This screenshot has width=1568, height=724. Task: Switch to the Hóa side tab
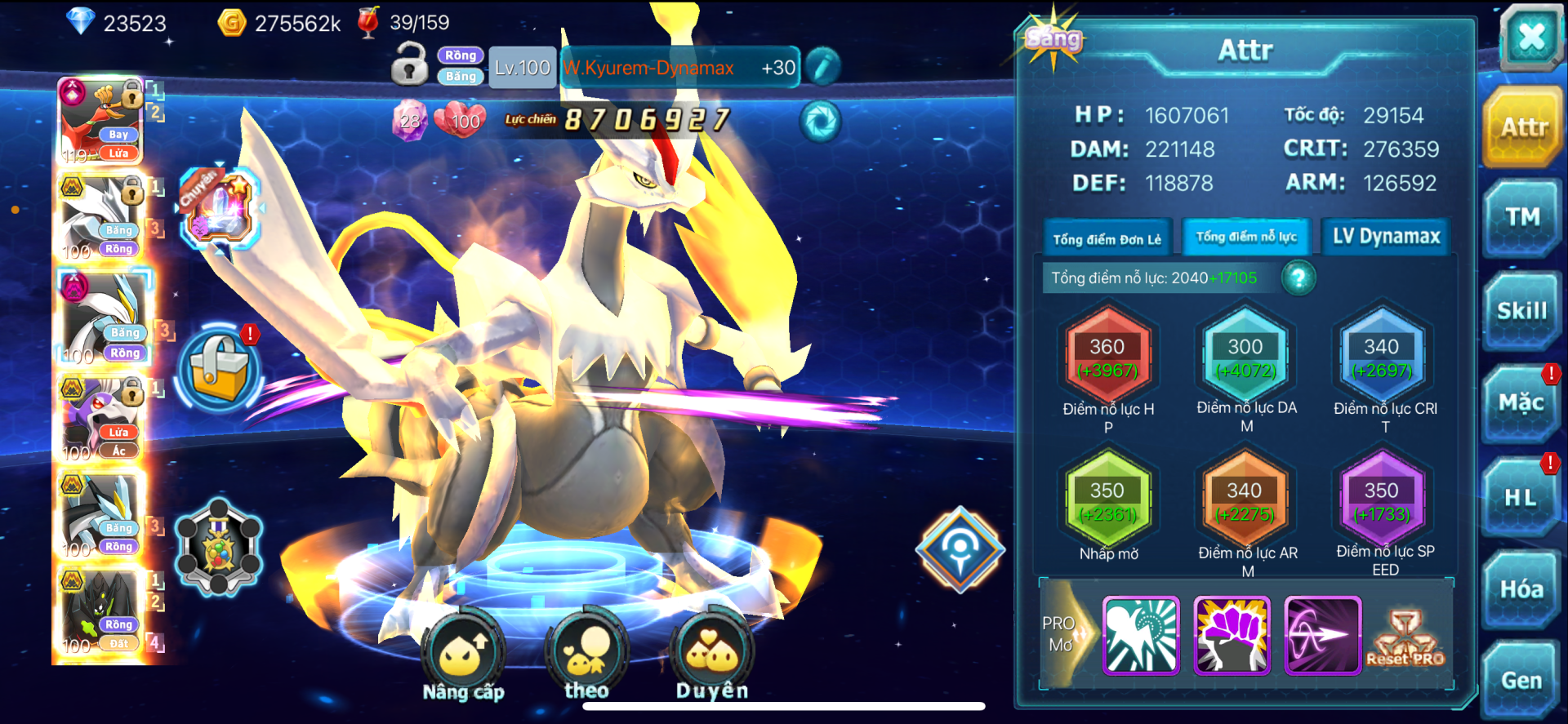(1521, 589)
